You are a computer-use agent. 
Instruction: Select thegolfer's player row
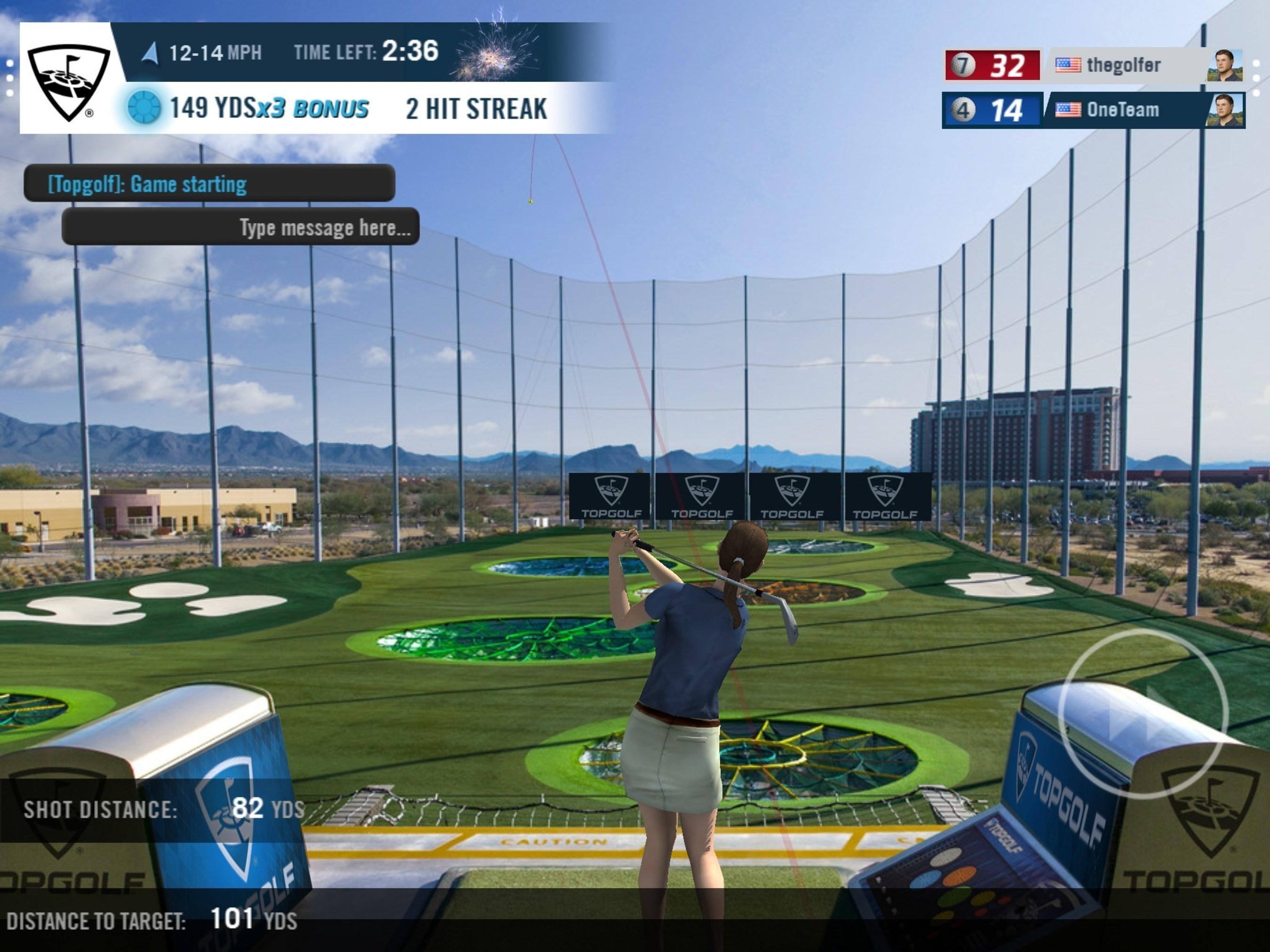coord(1093,65)
